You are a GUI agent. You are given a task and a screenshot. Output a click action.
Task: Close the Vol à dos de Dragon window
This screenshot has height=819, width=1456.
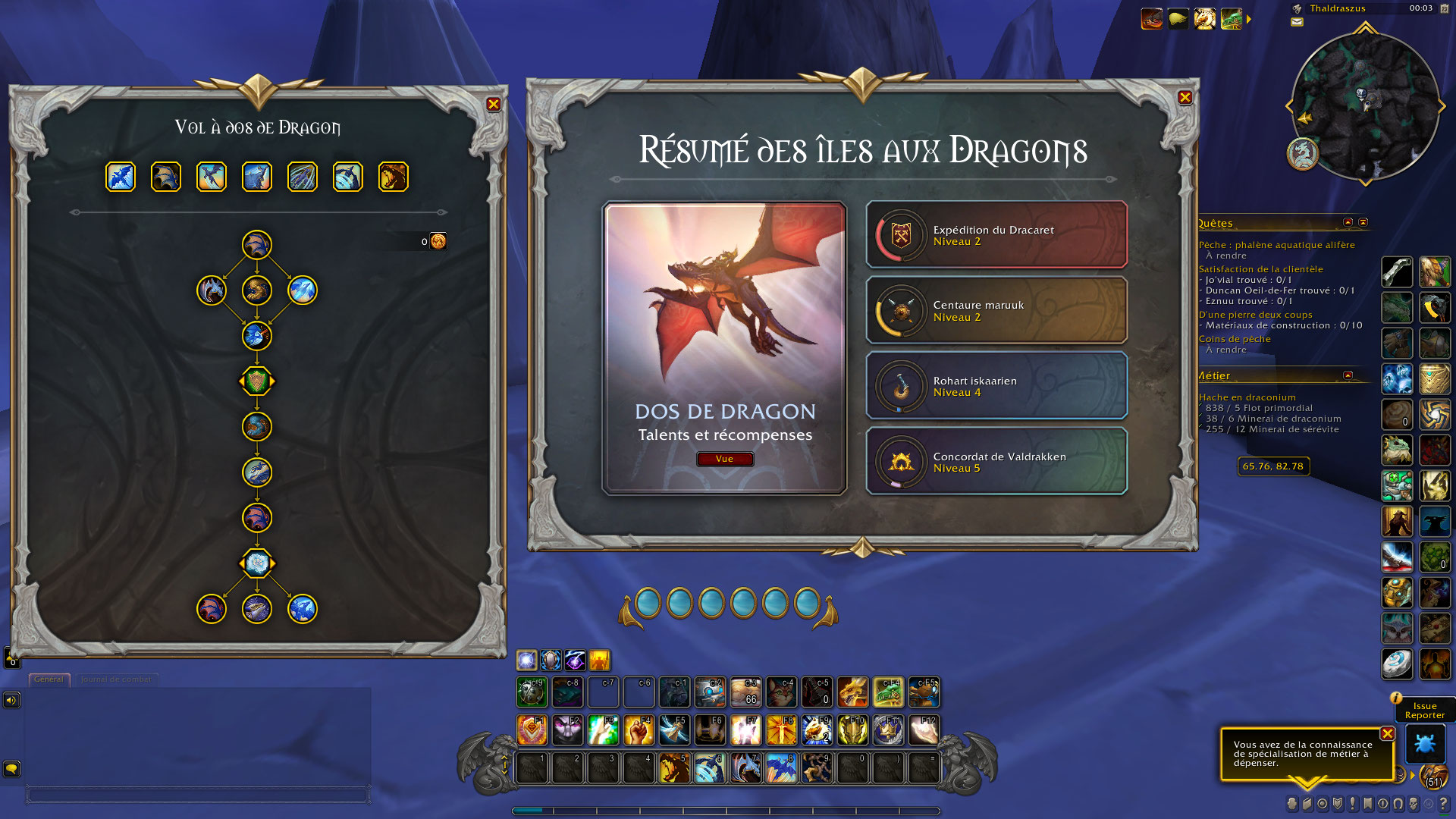(x=494, y=105)
